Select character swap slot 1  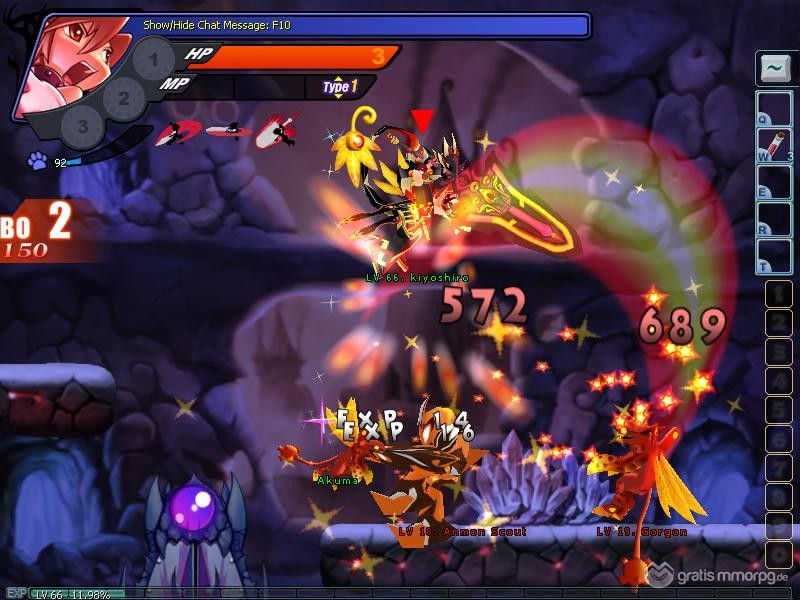click(x=153, y=59)
